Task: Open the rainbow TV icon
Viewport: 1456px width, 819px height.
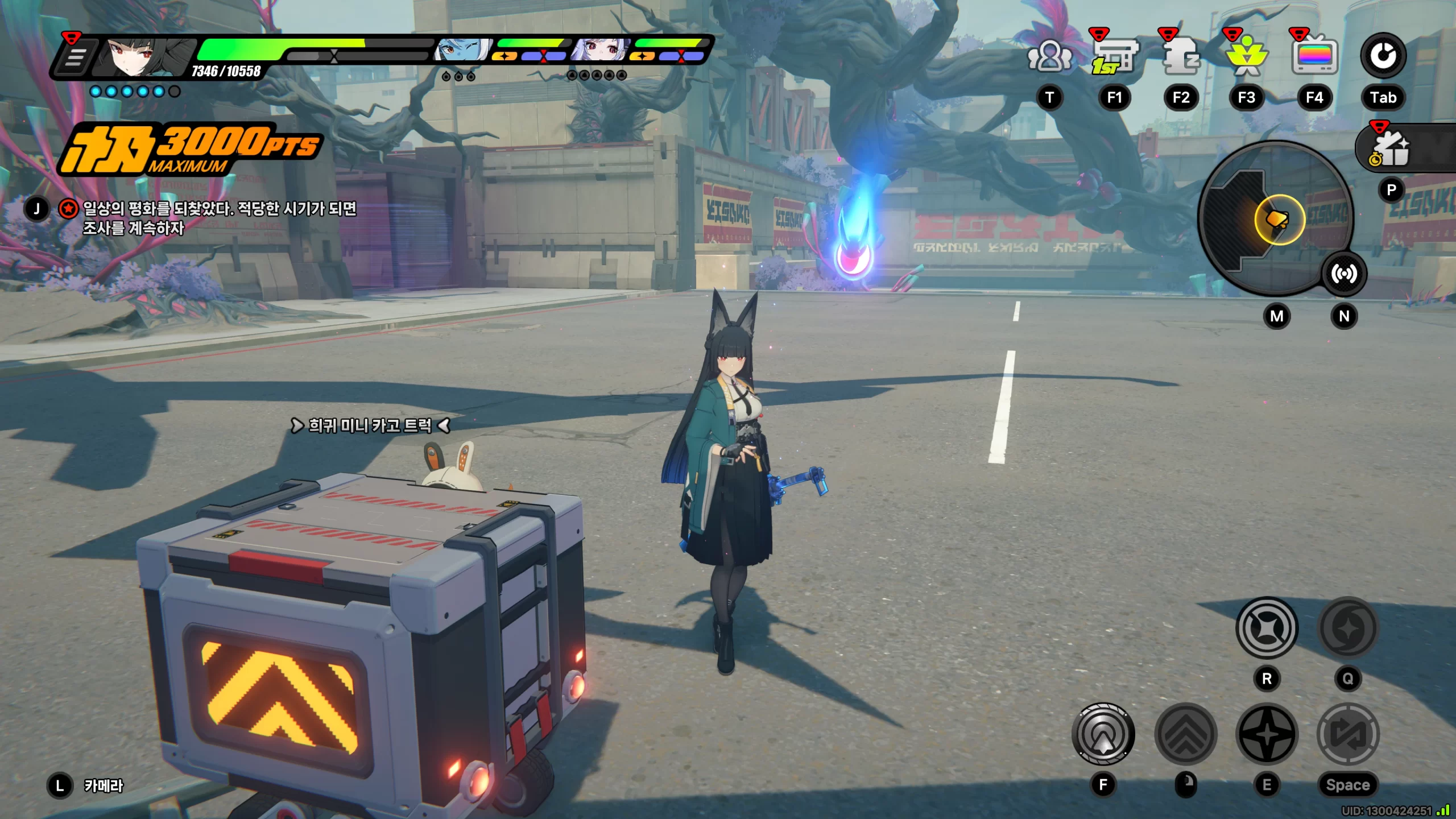Action: [x=1314, y=57]
